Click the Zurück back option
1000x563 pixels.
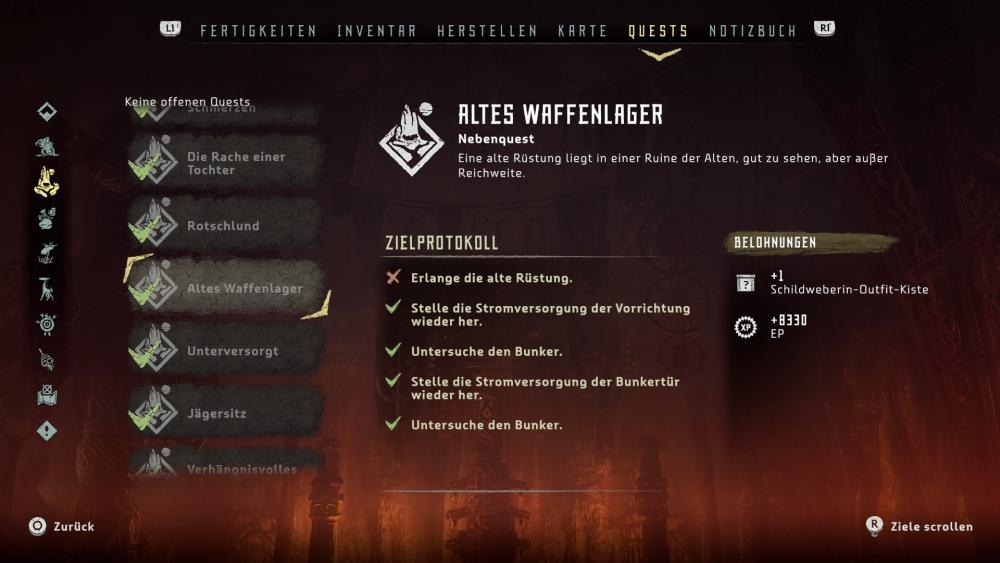point(61,526)
